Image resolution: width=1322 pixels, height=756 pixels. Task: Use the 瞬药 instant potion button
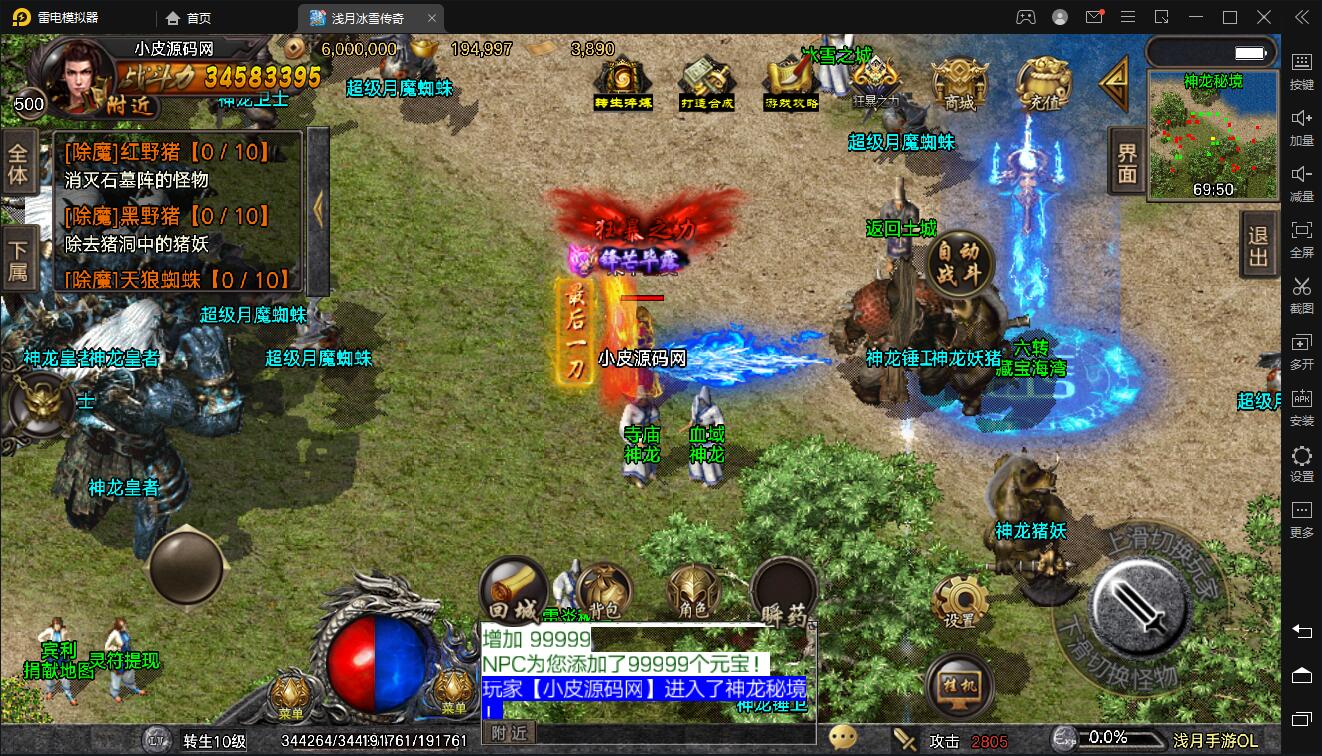tap(784, 592)
